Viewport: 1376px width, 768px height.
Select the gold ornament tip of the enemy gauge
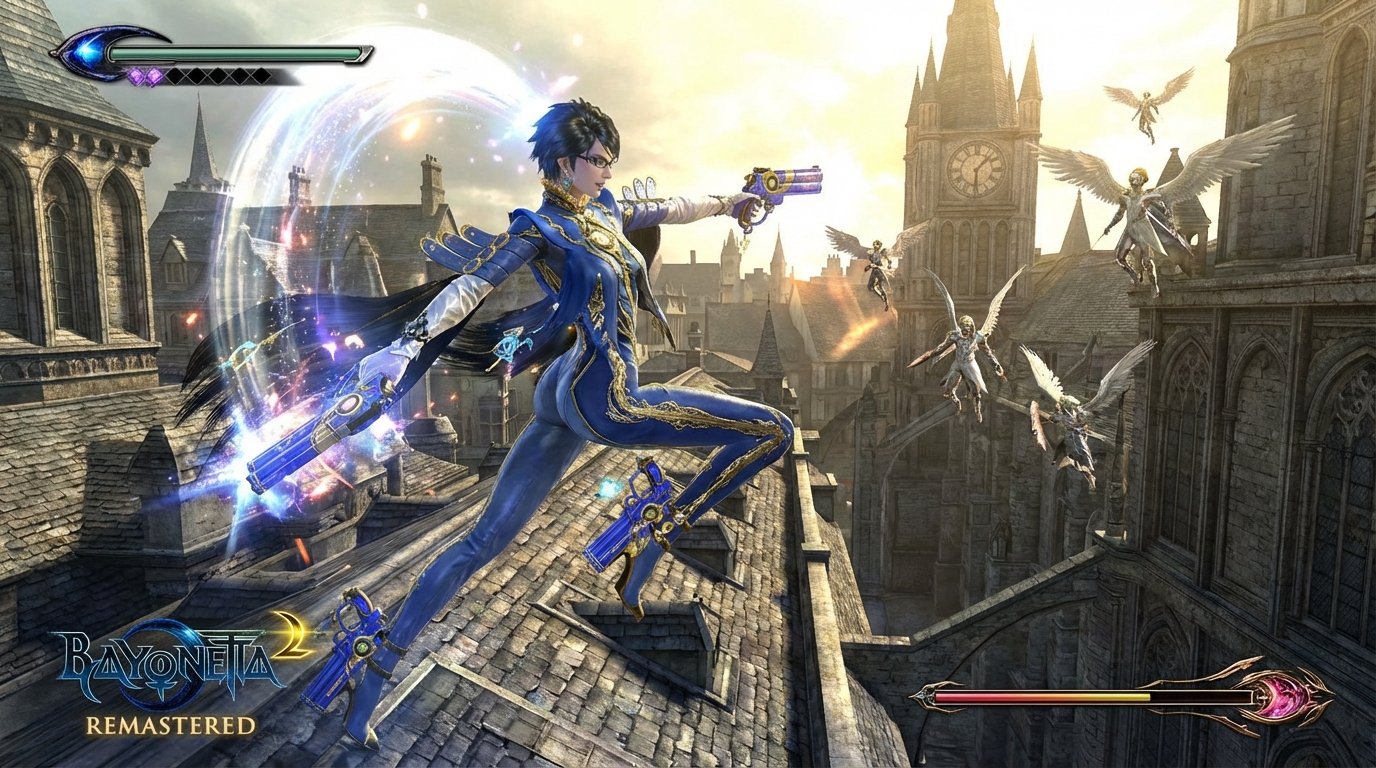click(x=1326, y=695)
